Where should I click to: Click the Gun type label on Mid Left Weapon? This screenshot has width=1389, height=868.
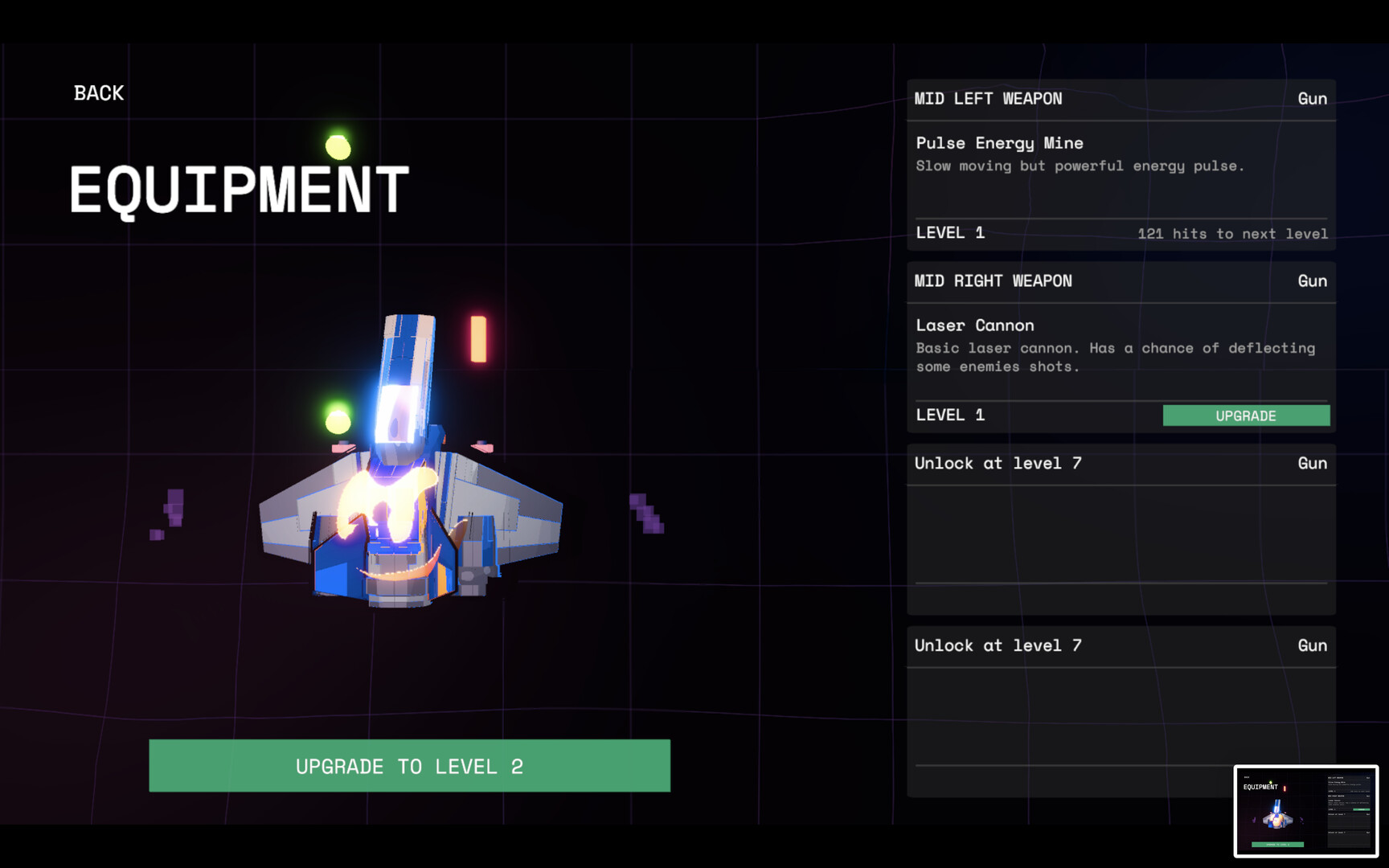1313,98
